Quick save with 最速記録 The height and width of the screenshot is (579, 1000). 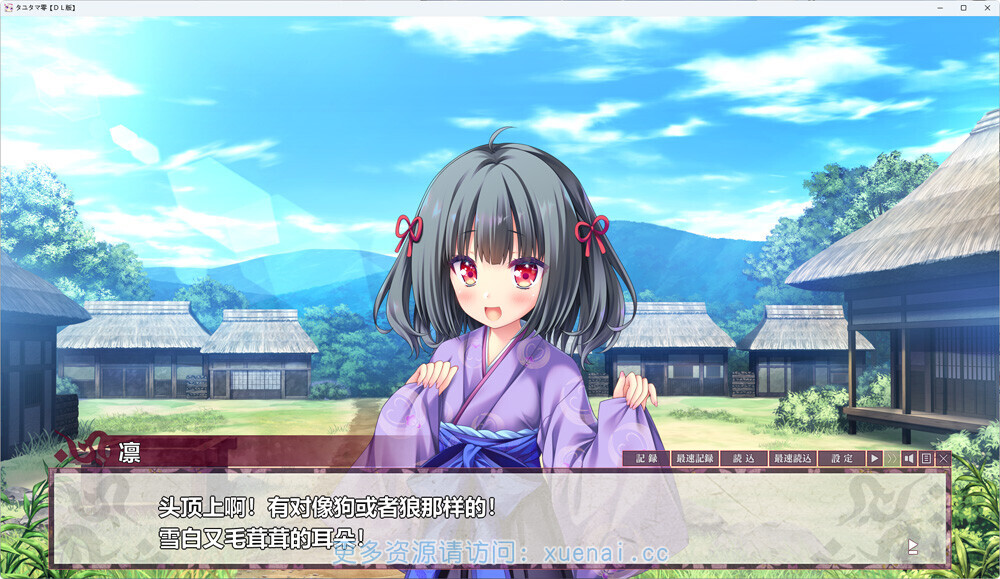[x=695, y=458]
